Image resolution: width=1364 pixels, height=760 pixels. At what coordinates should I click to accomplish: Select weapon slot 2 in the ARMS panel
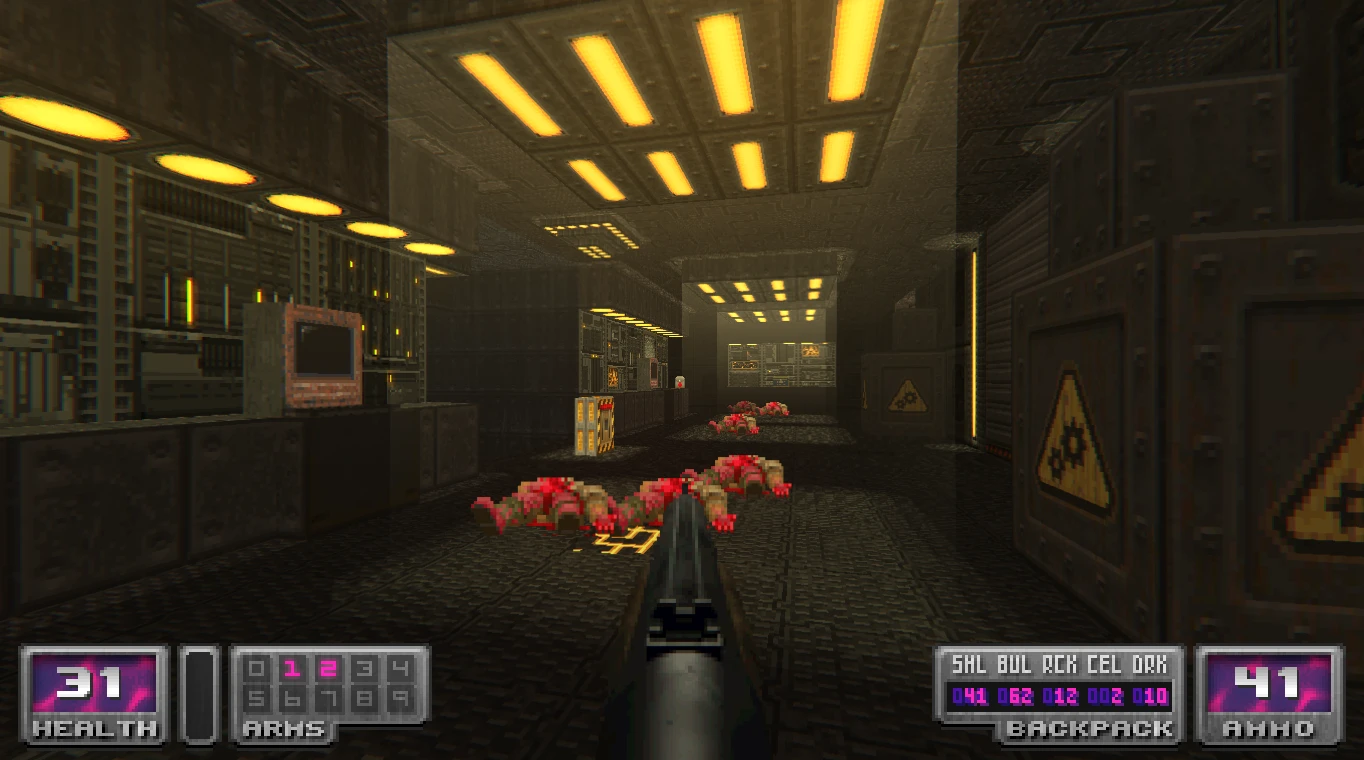click(328, 667)
